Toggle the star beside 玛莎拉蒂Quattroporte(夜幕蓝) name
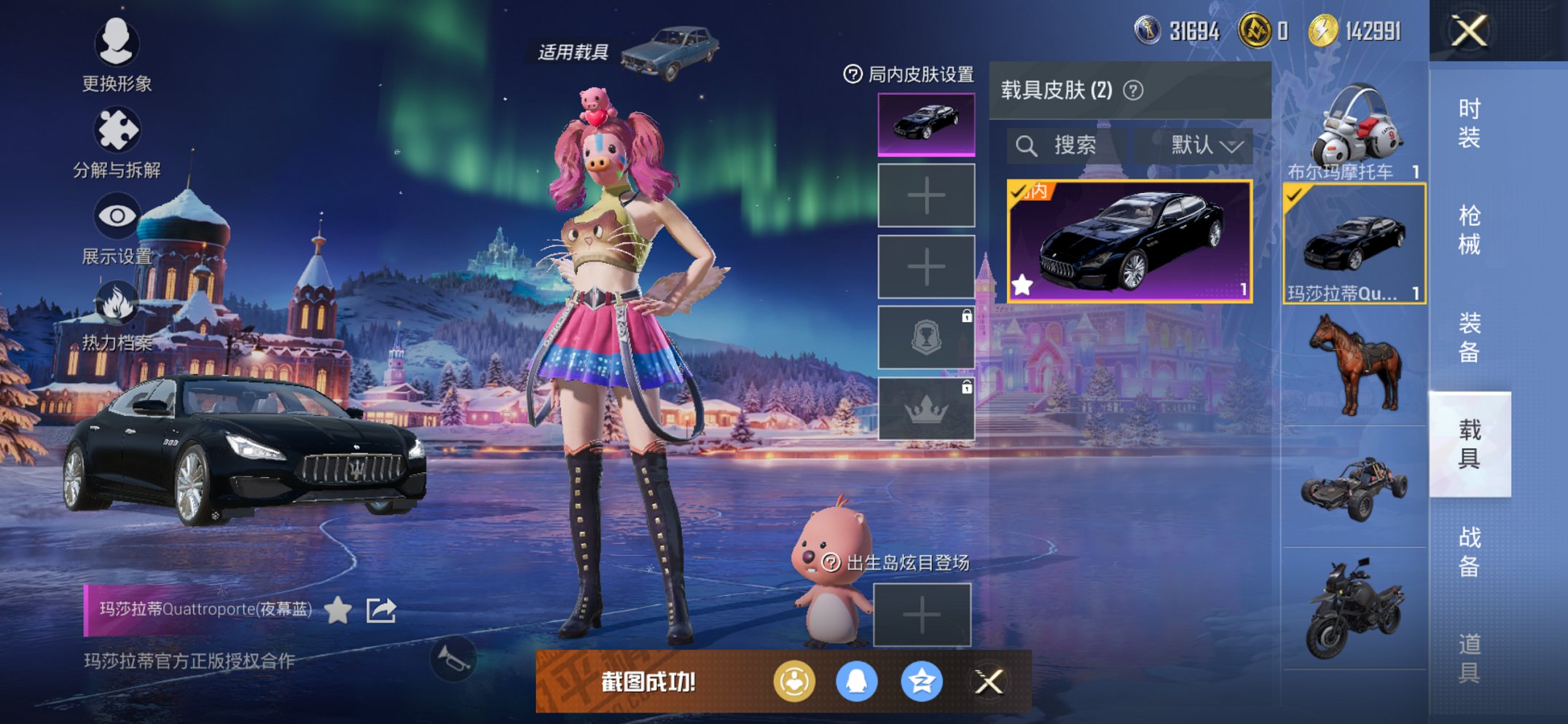This screenshot has height=724, width=1568. click(x=335, y=612)
